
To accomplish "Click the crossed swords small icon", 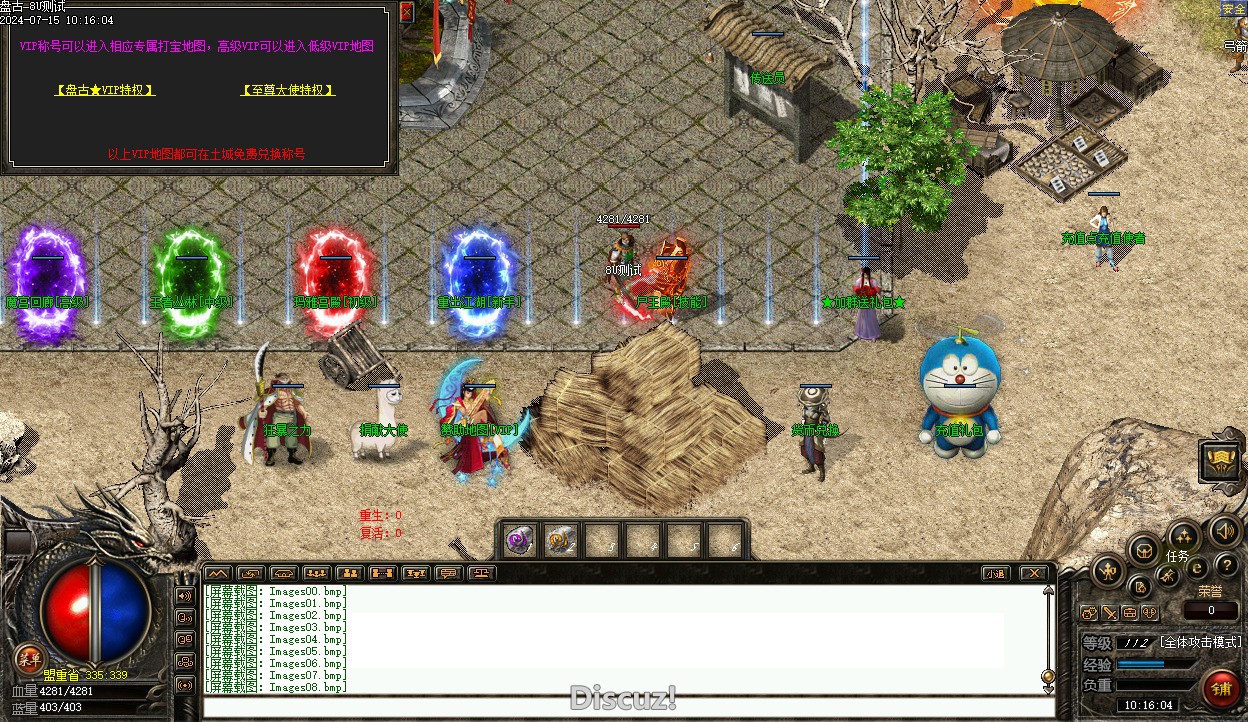I will tap(1110, 613).
